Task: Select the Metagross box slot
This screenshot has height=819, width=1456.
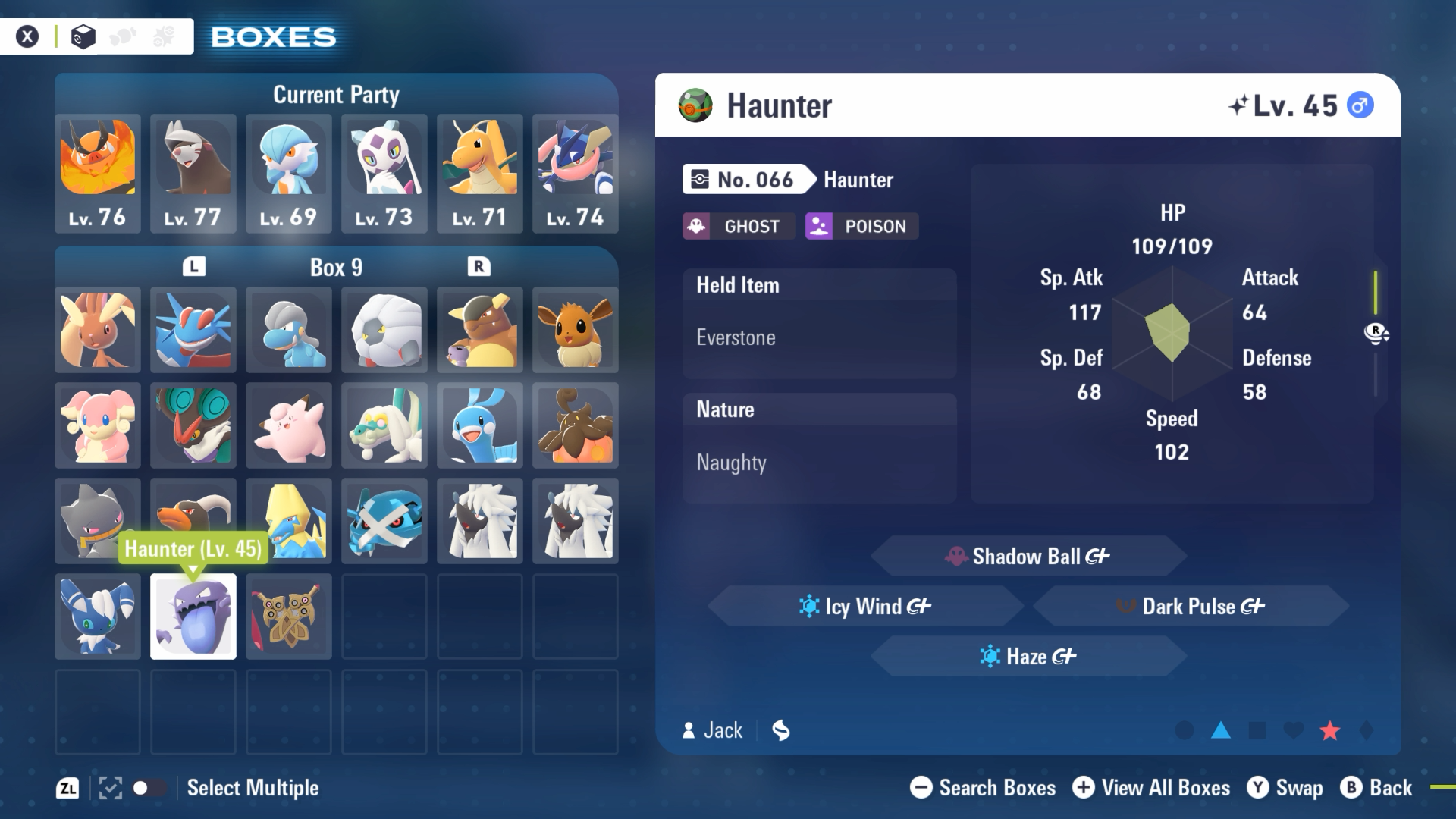Action: click(x=384, y=521)
